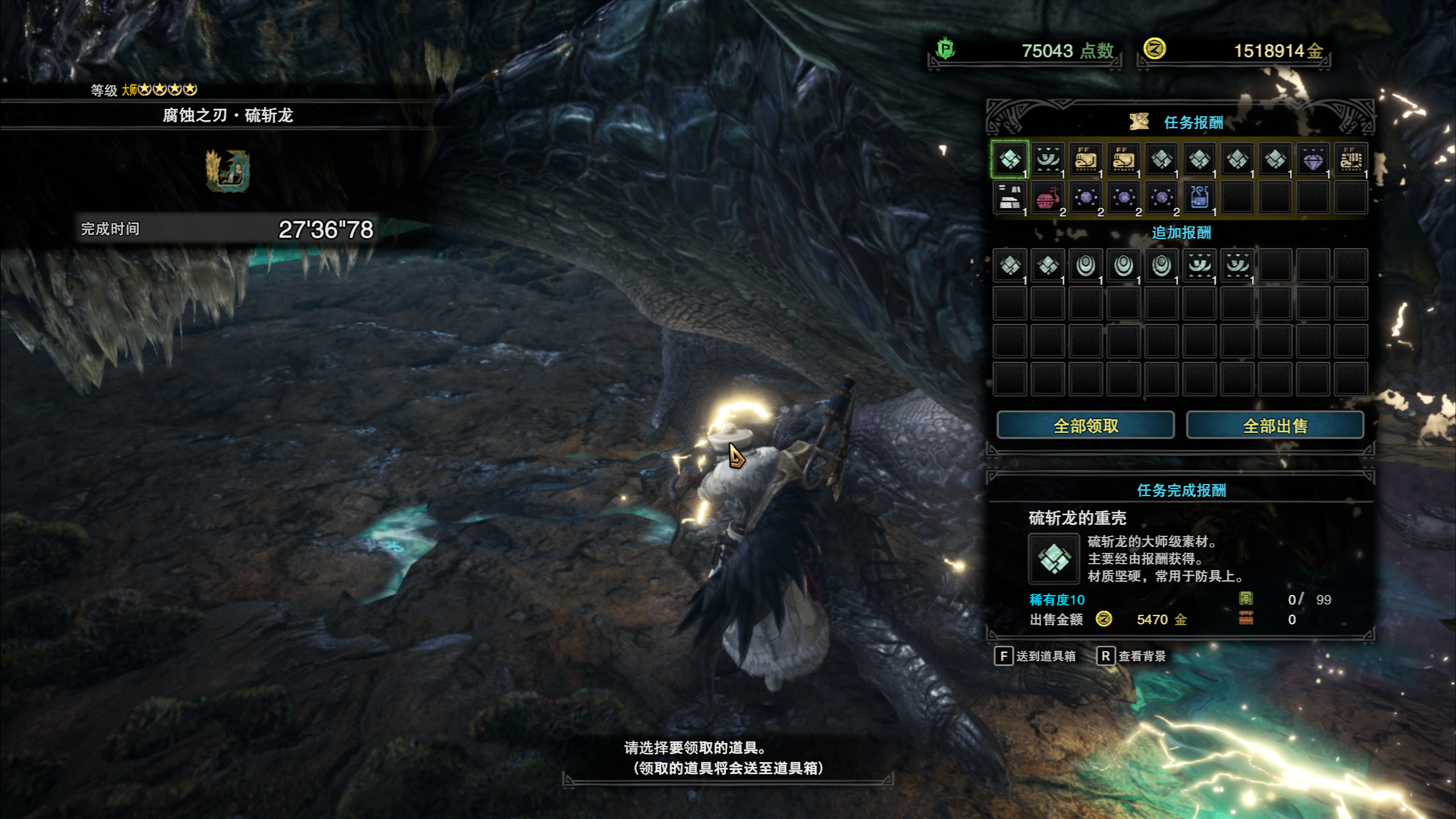Sell all rewards with 全部出售
This screenshot has height=819, width=1456.
coord(1275,425)
